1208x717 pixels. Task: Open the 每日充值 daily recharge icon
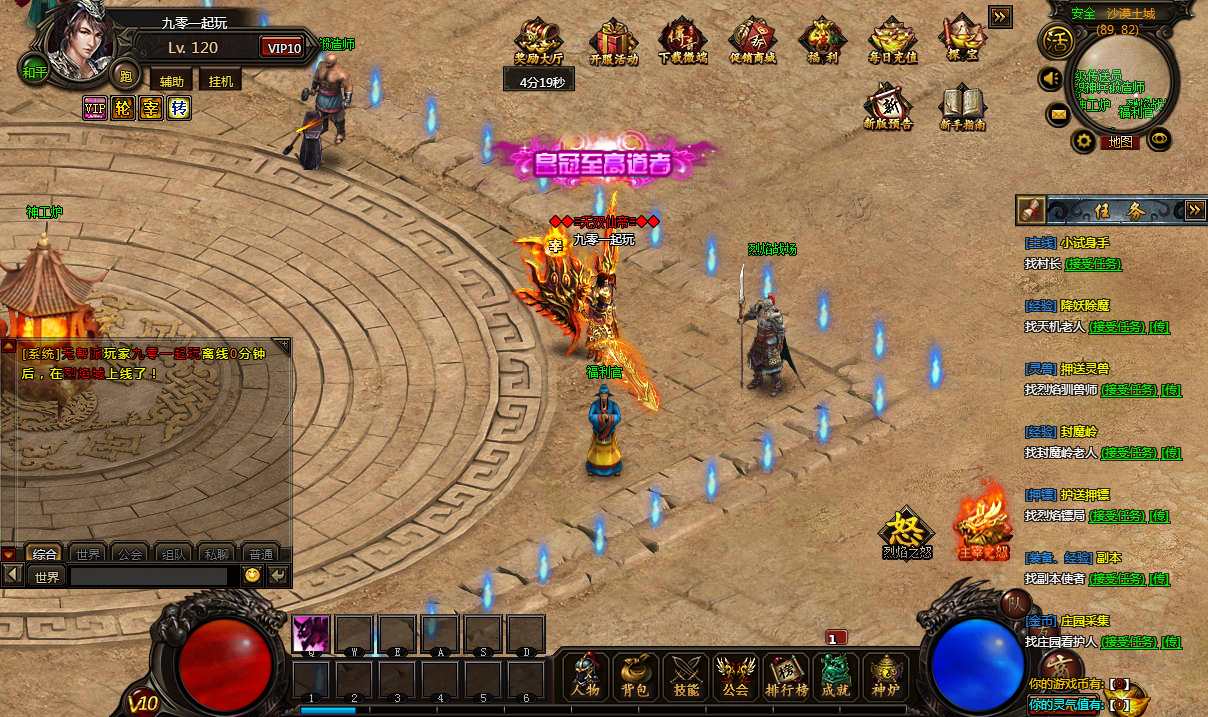pyautogui.click(x=892, y=41)
